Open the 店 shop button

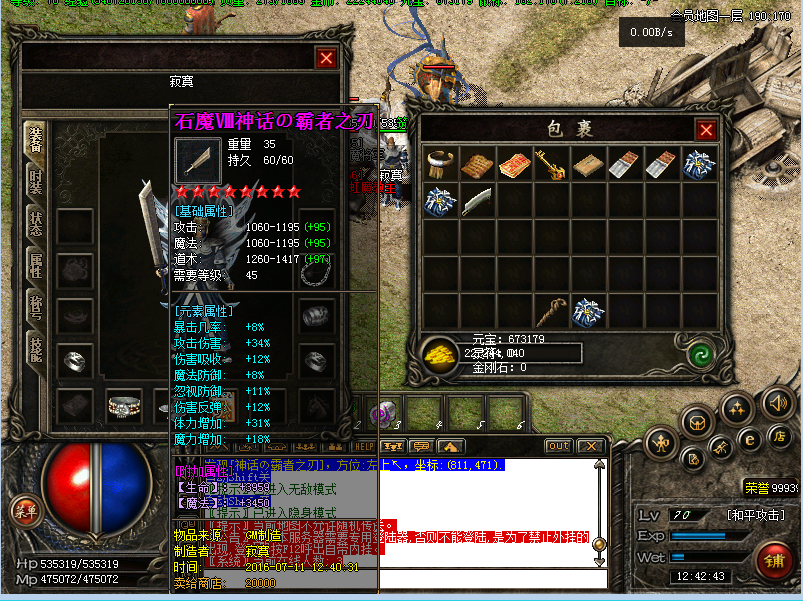tap(780, 437)
